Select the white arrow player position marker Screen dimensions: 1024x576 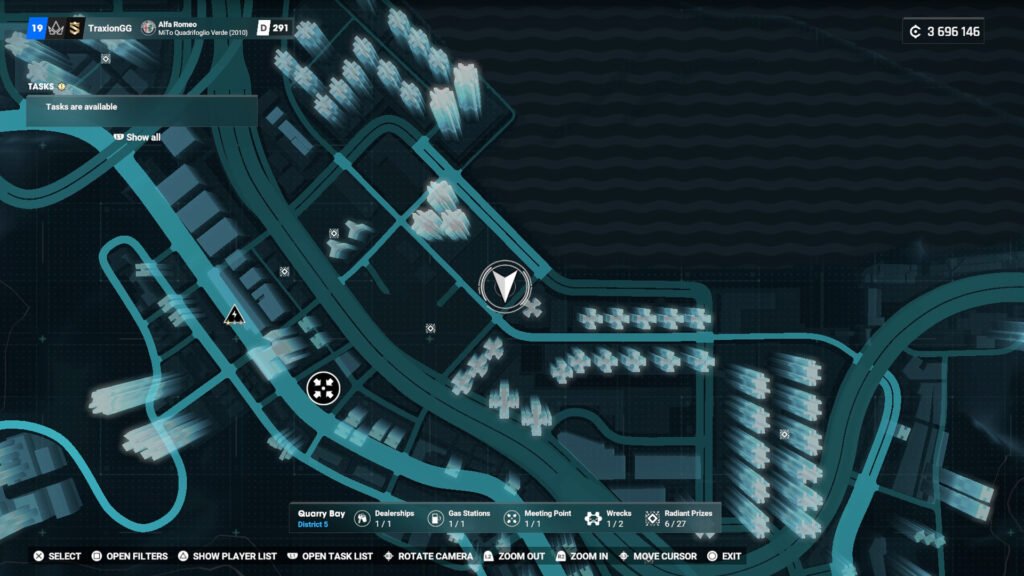pyautogui.click(x=505, y=284)
